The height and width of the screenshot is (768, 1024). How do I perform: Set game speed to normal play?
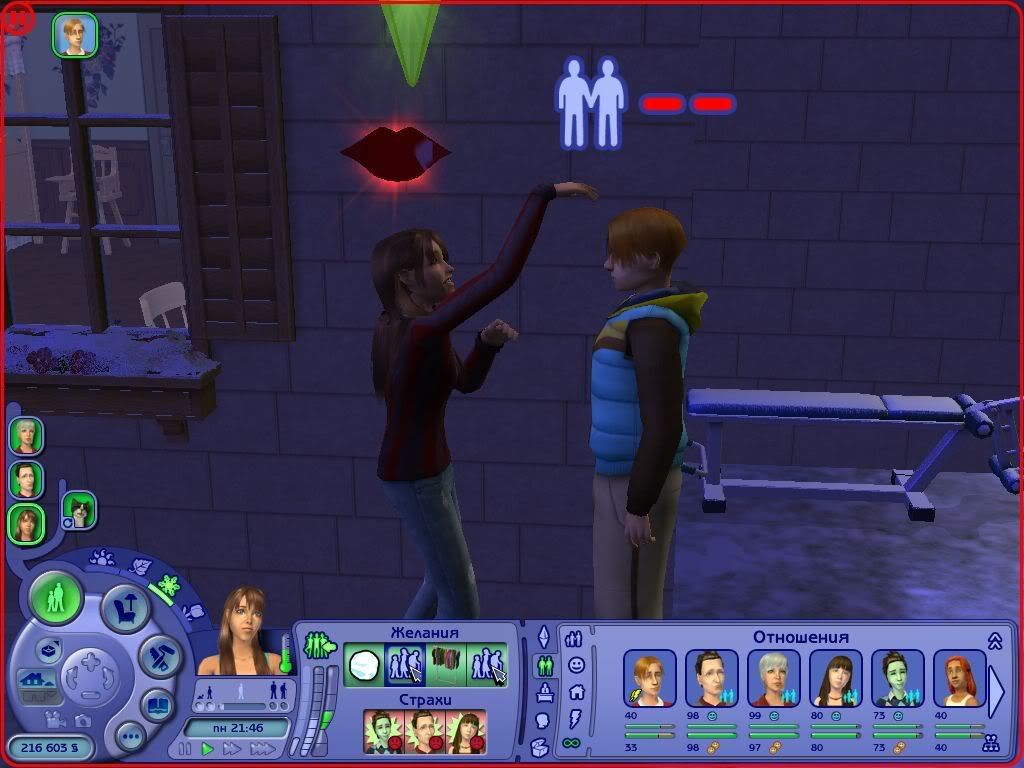tap(208, 749)
